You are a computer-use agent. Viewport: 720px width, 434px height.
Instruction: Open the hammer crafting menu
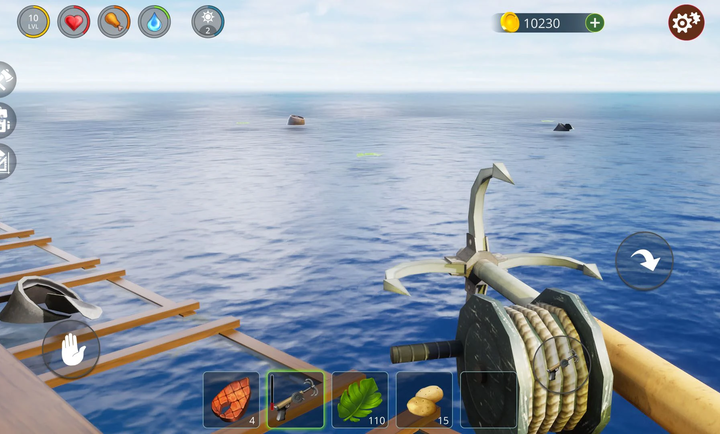point(5,80)
